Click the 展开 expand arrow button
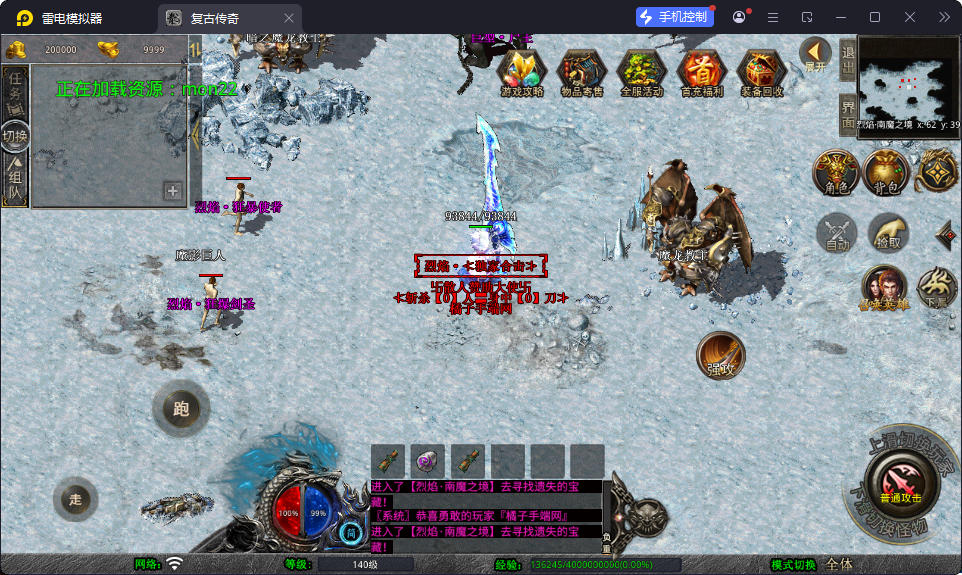This screenshot has width=962, height=575. click(816, 53)
